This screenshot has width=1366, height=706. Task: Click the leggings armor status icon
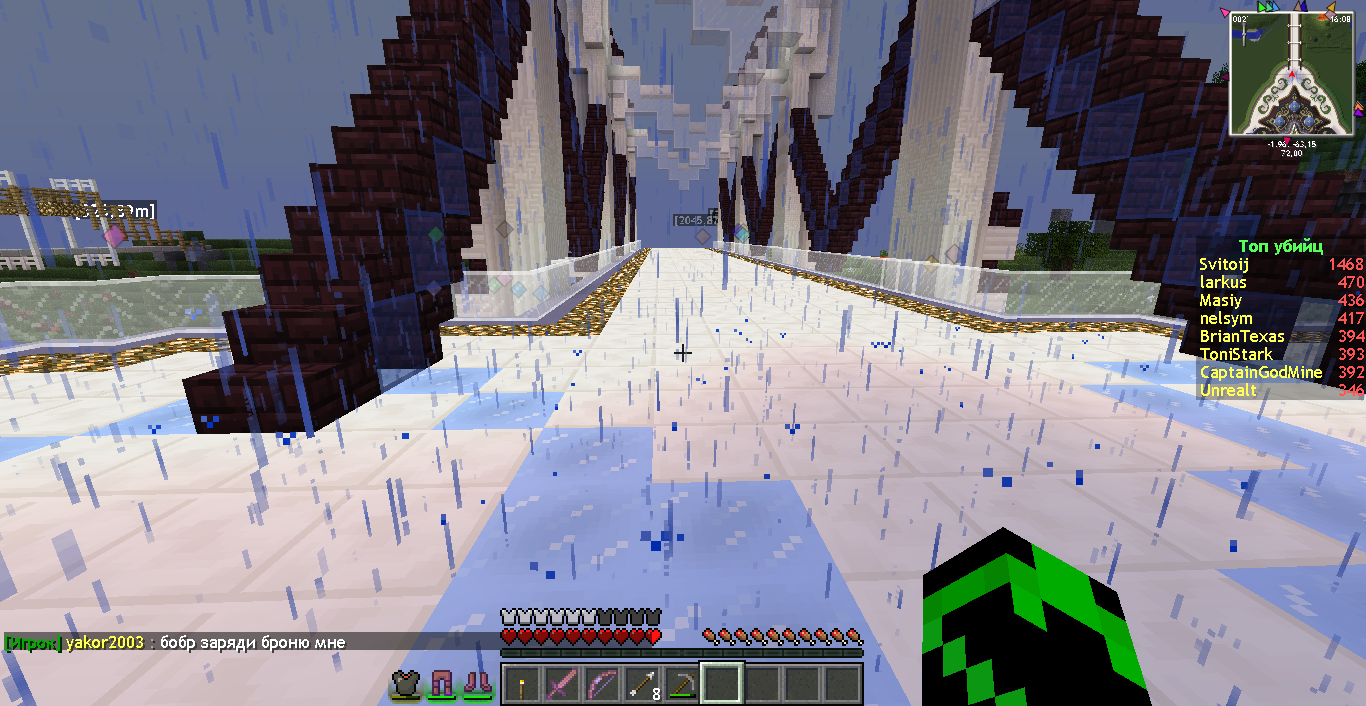441,684
